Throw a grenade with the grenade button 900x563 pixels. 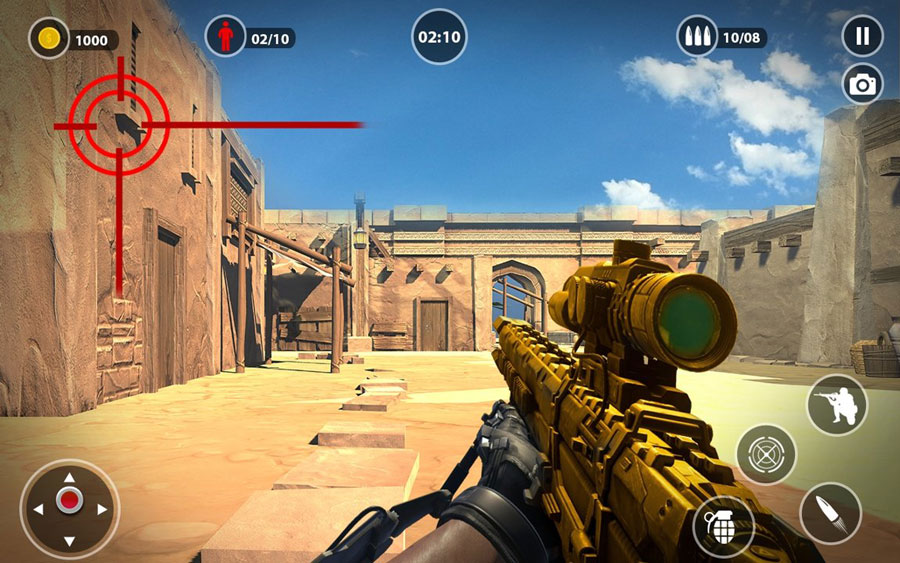pyautogui.click(x=723, y=526)
